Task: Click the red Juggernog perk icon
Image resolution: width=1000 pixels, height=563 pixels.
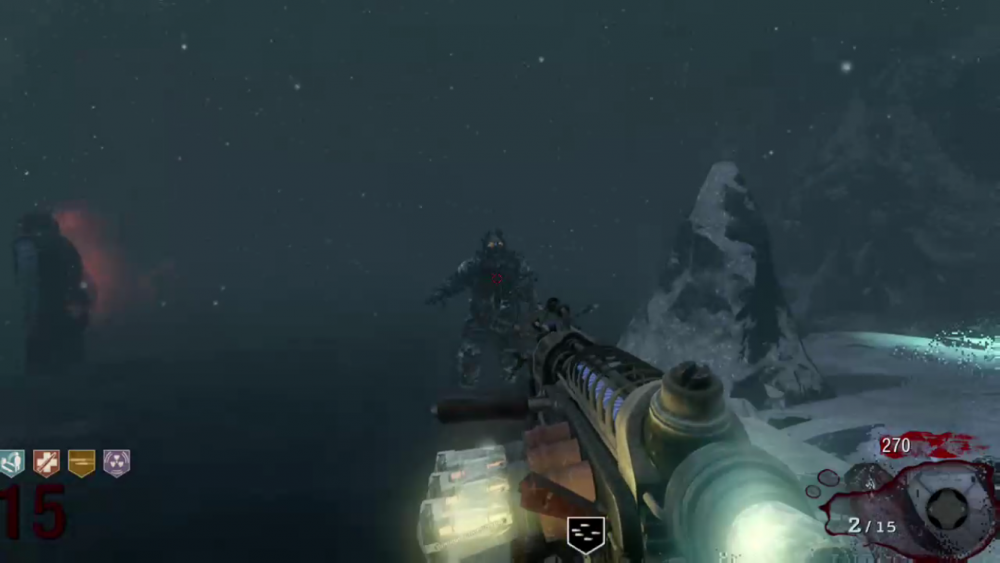Action: [x=46, y=463]
